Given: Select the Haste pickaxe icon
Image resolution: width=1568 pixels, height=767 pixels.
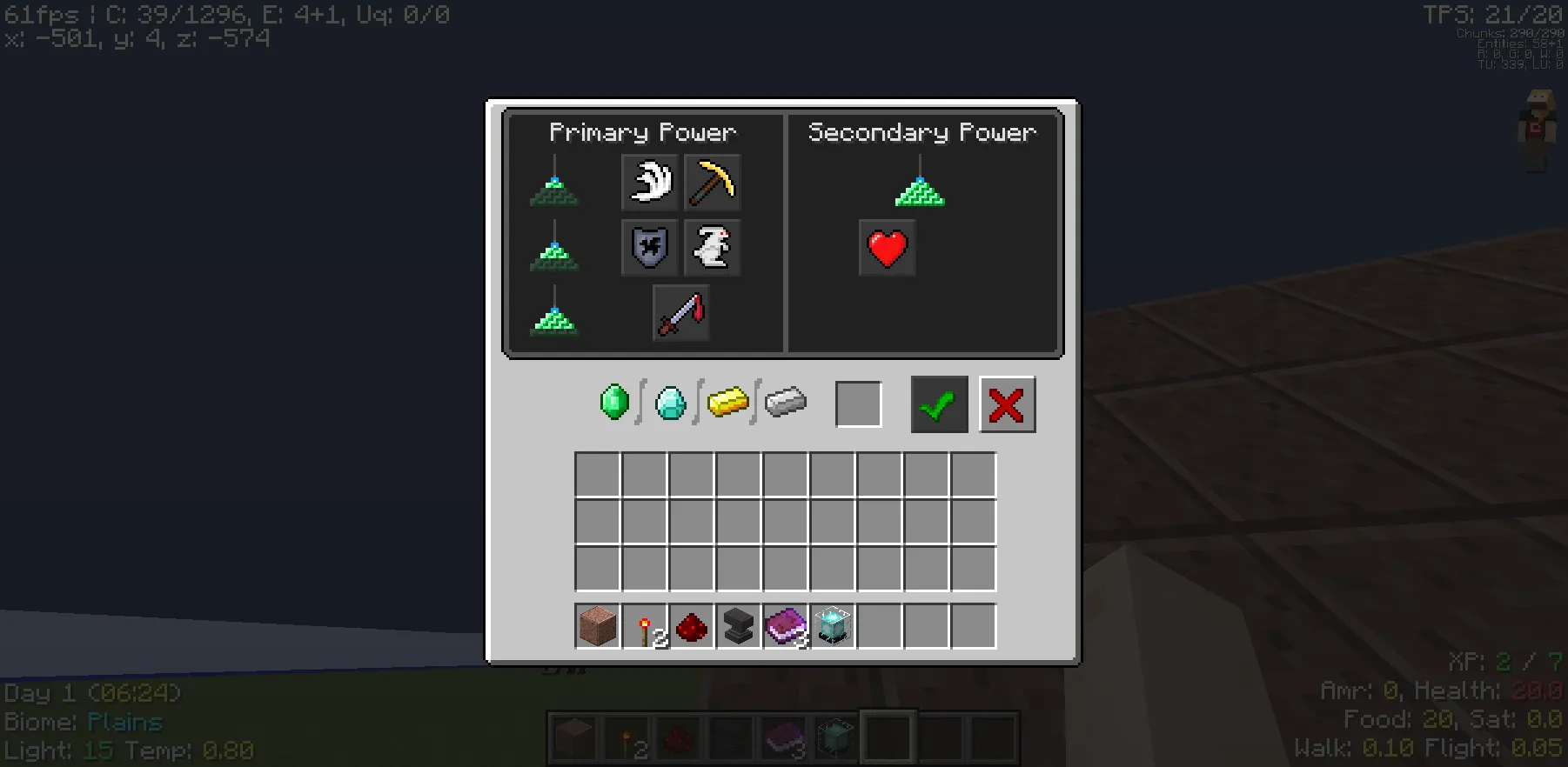Looking at the screenshot, I should click(x=712, y=183).
